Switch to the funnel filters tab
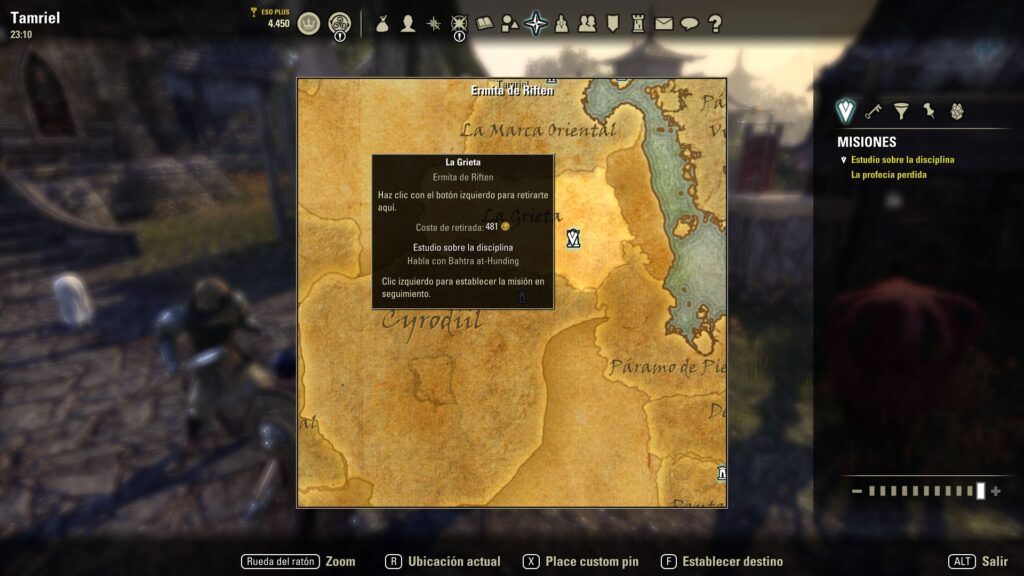The image size is (1024, 576). coord(901,110)
